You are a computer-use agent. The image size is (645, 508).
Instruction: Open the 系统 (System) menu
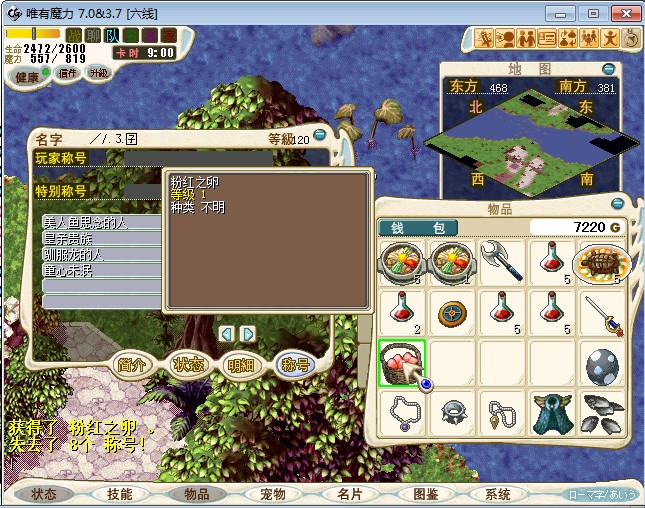[x=498, y=494]
